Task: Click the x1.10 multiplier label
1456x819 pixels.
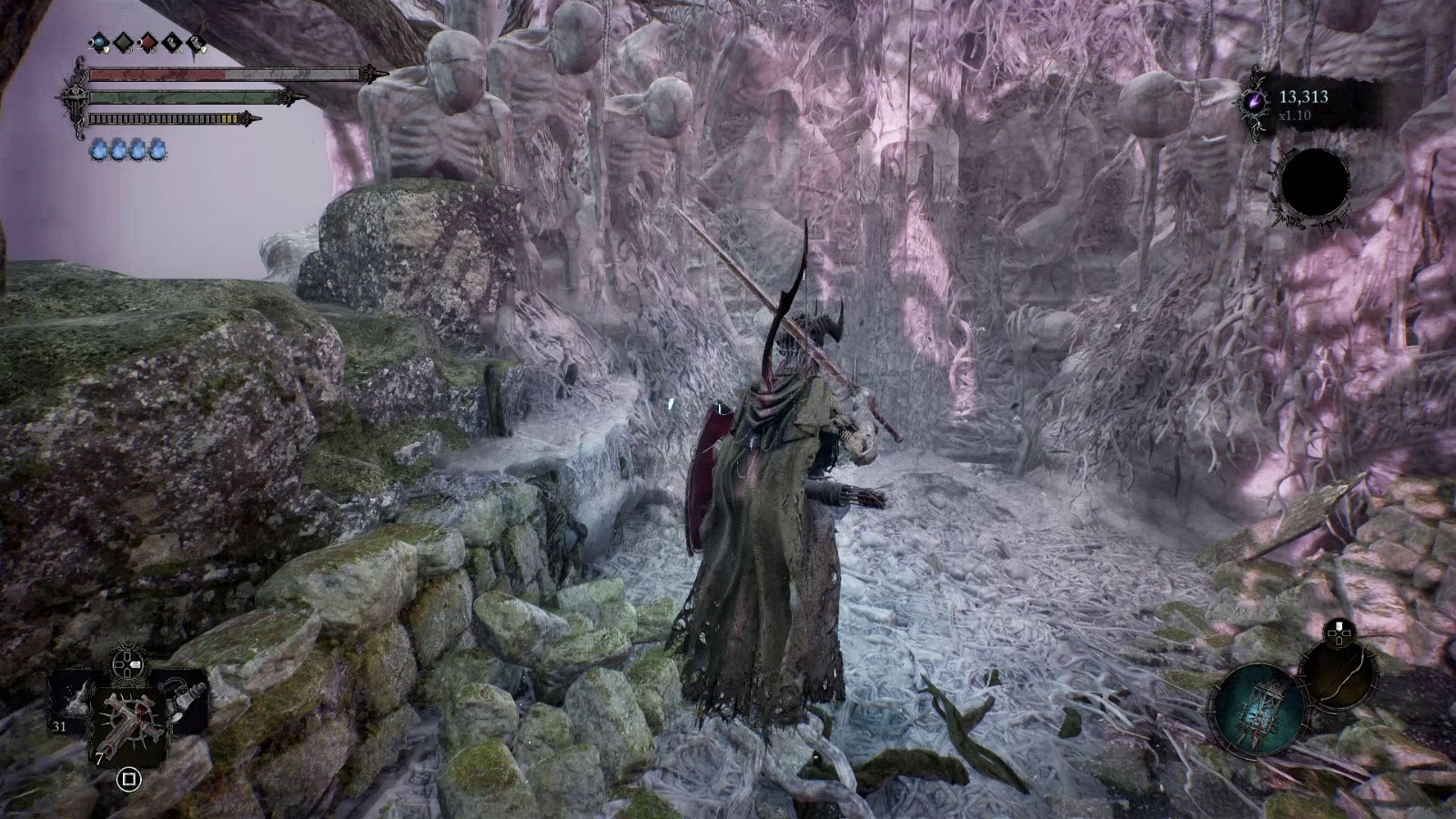Action: (1295, 116)
